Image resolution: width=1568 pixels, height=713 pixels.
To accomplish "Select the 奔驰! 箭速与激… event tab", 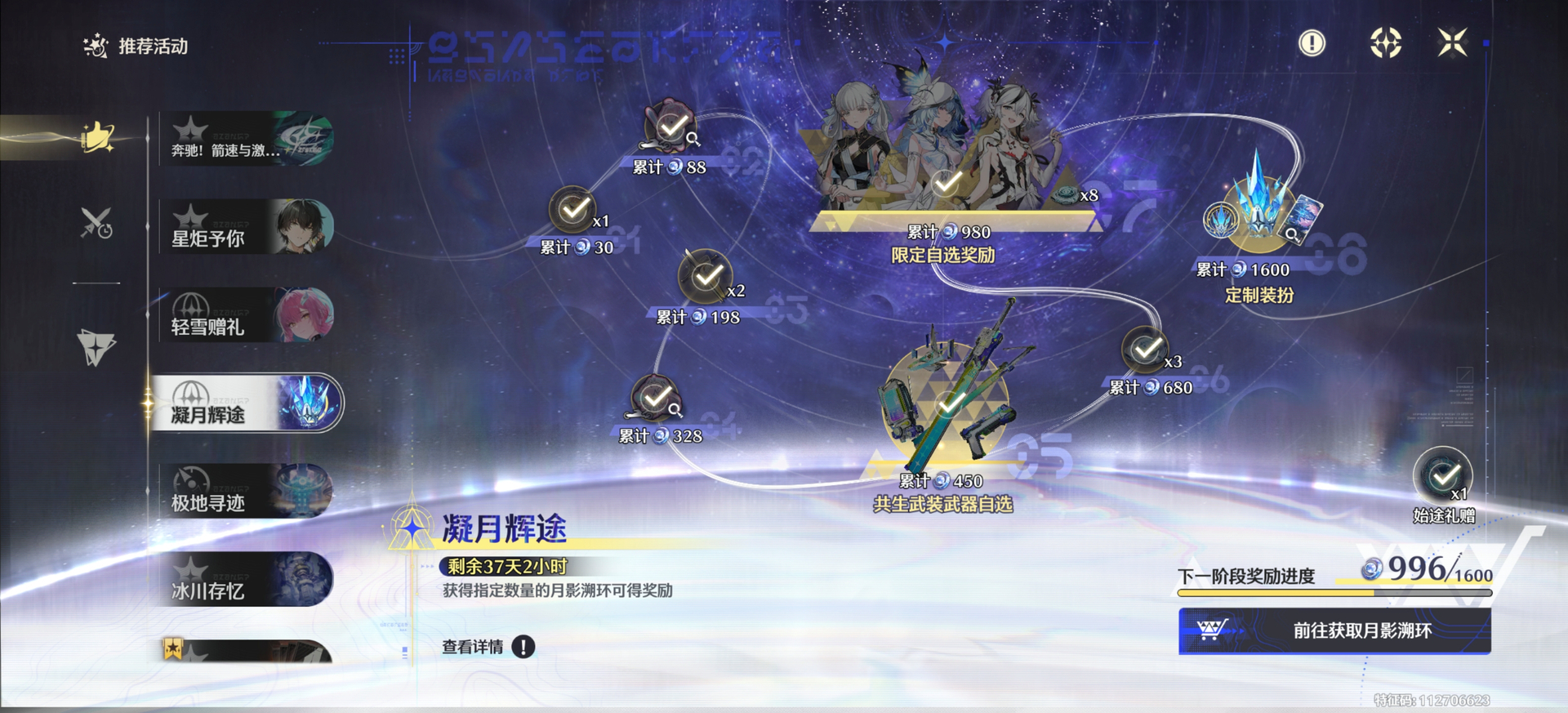I will 247,140.
